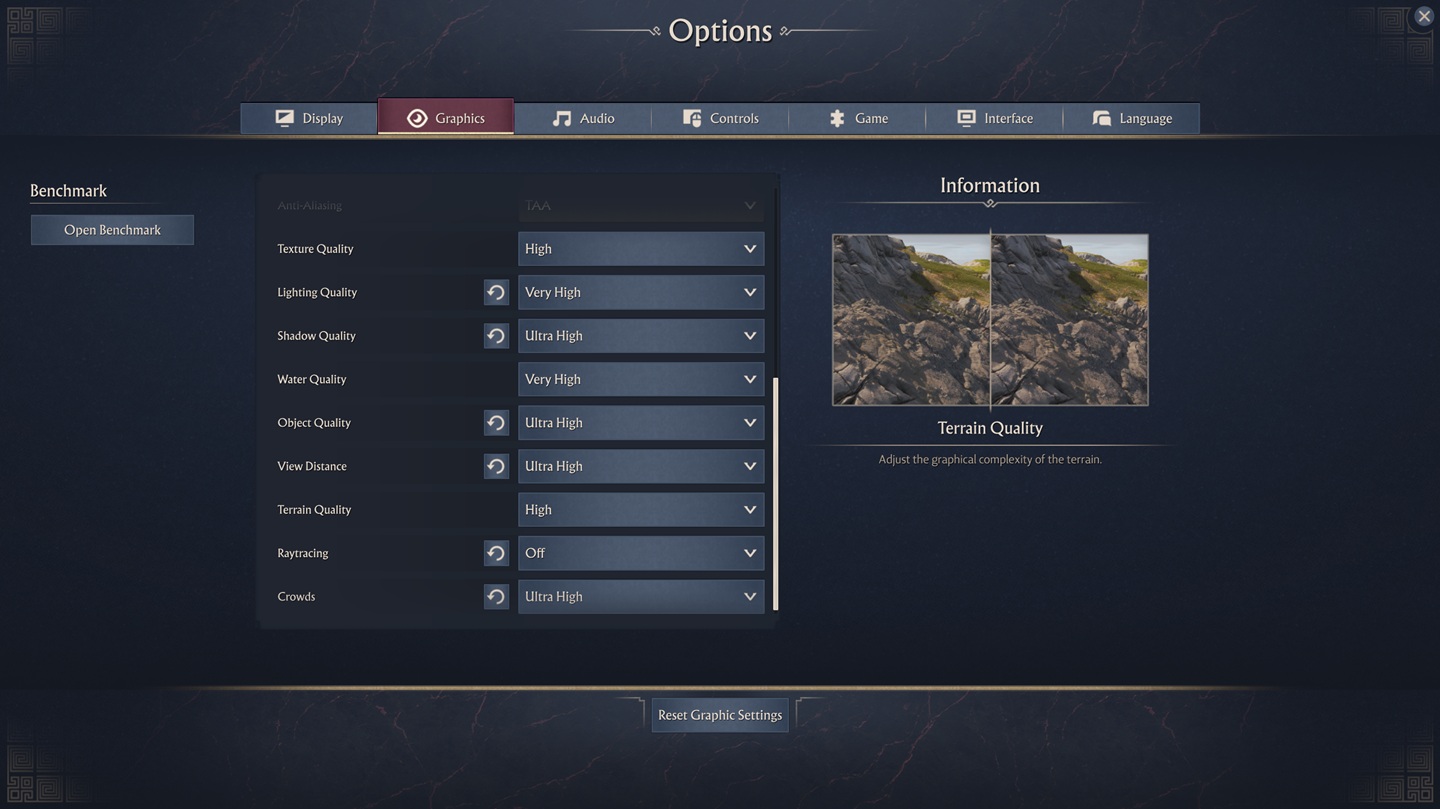The image size is (1440, 809).
Task: Close the Options screen
Action: click(1423, 17)
